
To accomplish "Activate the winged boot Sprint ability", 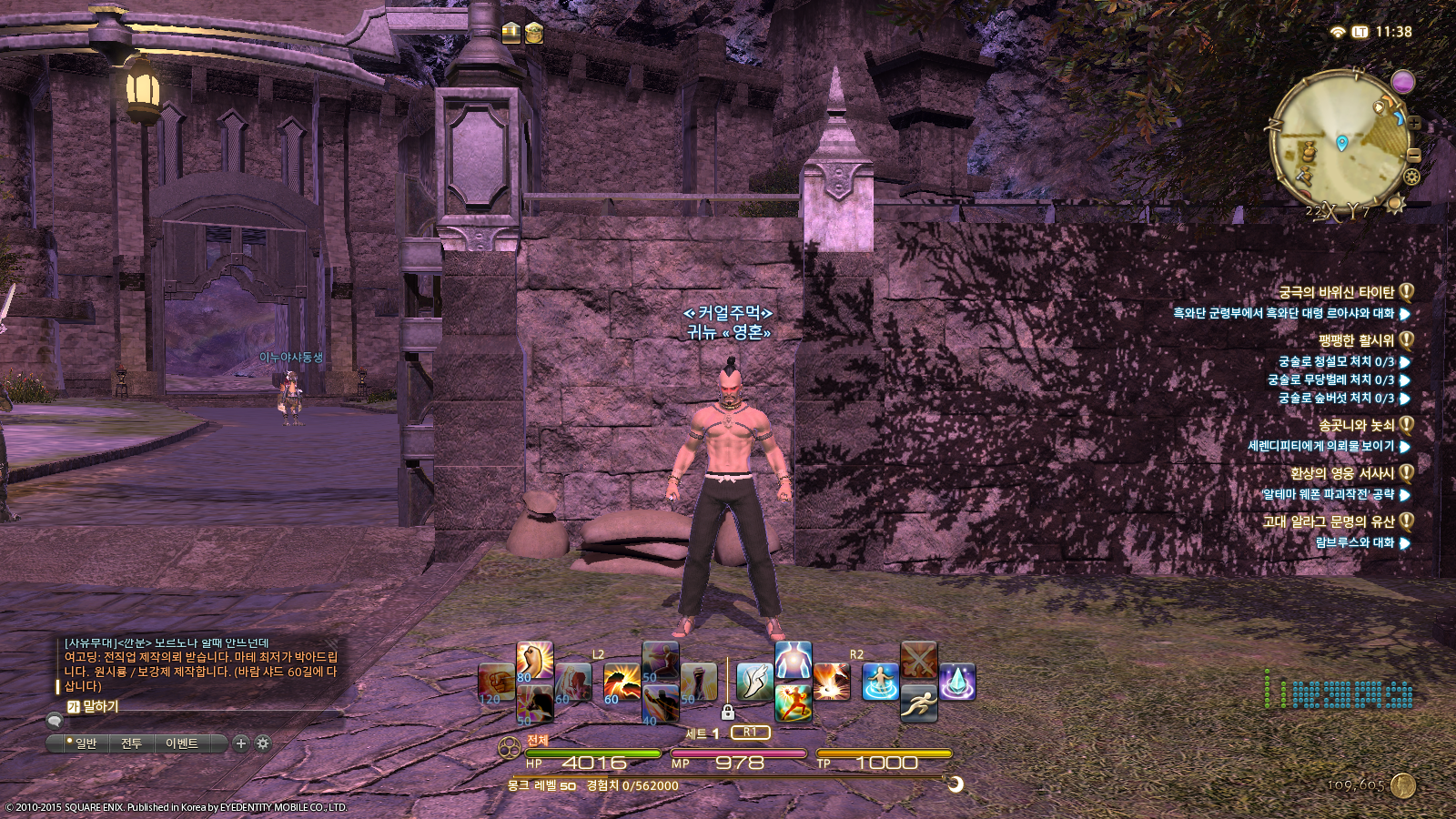I will click(x=754, y=681).
